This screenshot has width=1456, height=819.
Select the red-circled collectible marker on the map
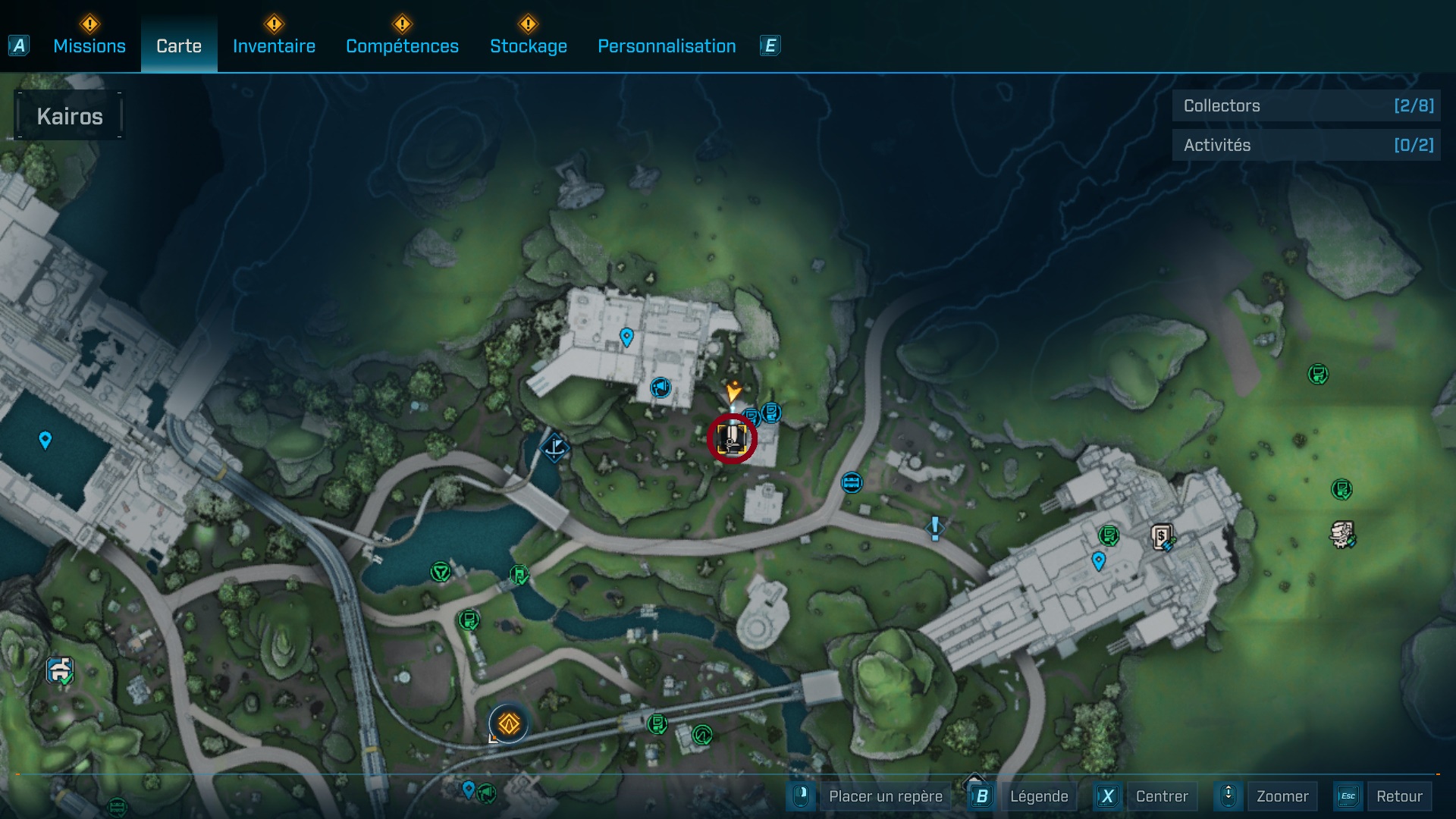pyautogui.click(x=730, y=438)
